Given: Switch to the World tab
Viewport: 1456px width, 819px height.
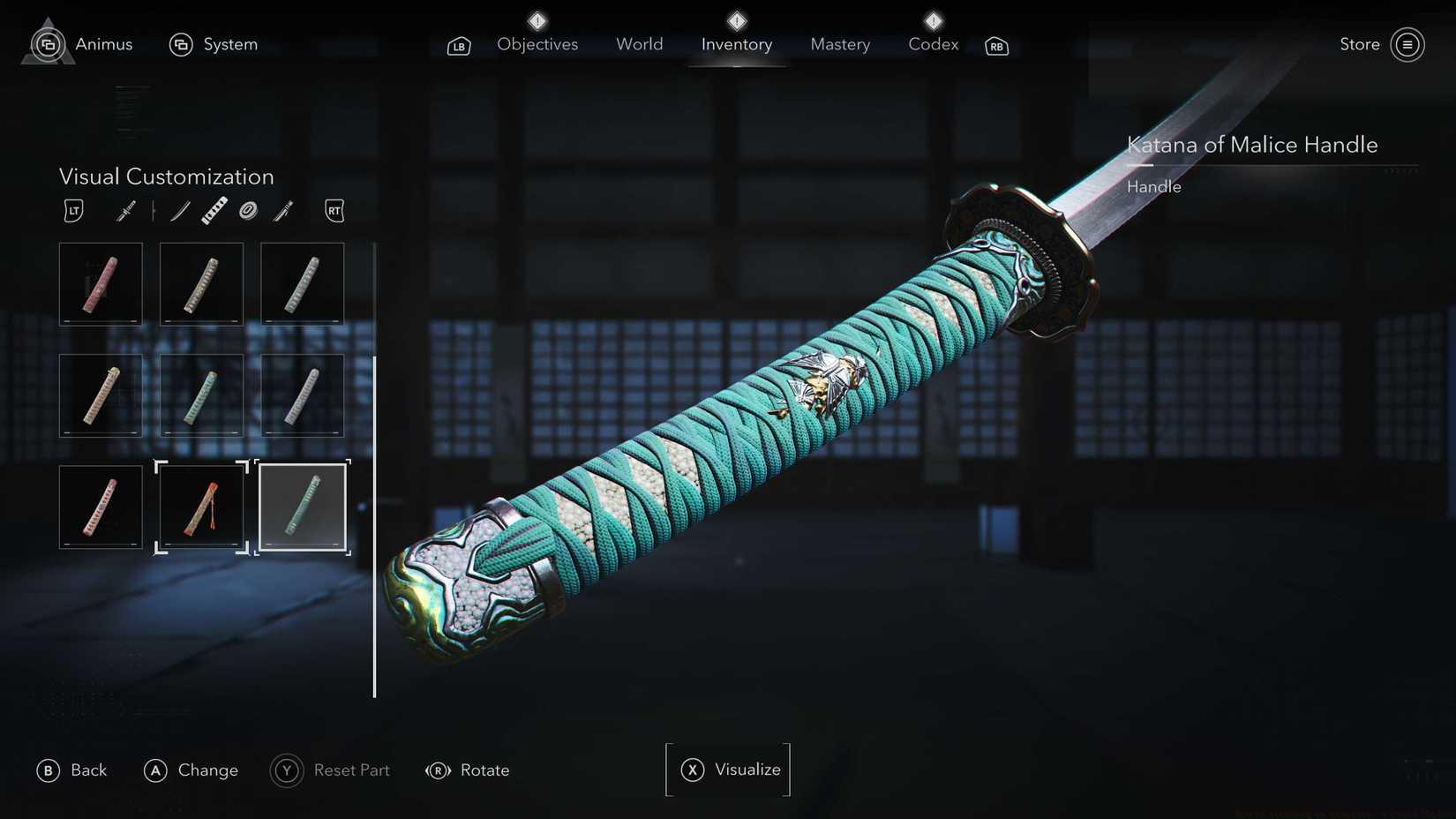Looking at the screenshot, I should tap(639, 44).
